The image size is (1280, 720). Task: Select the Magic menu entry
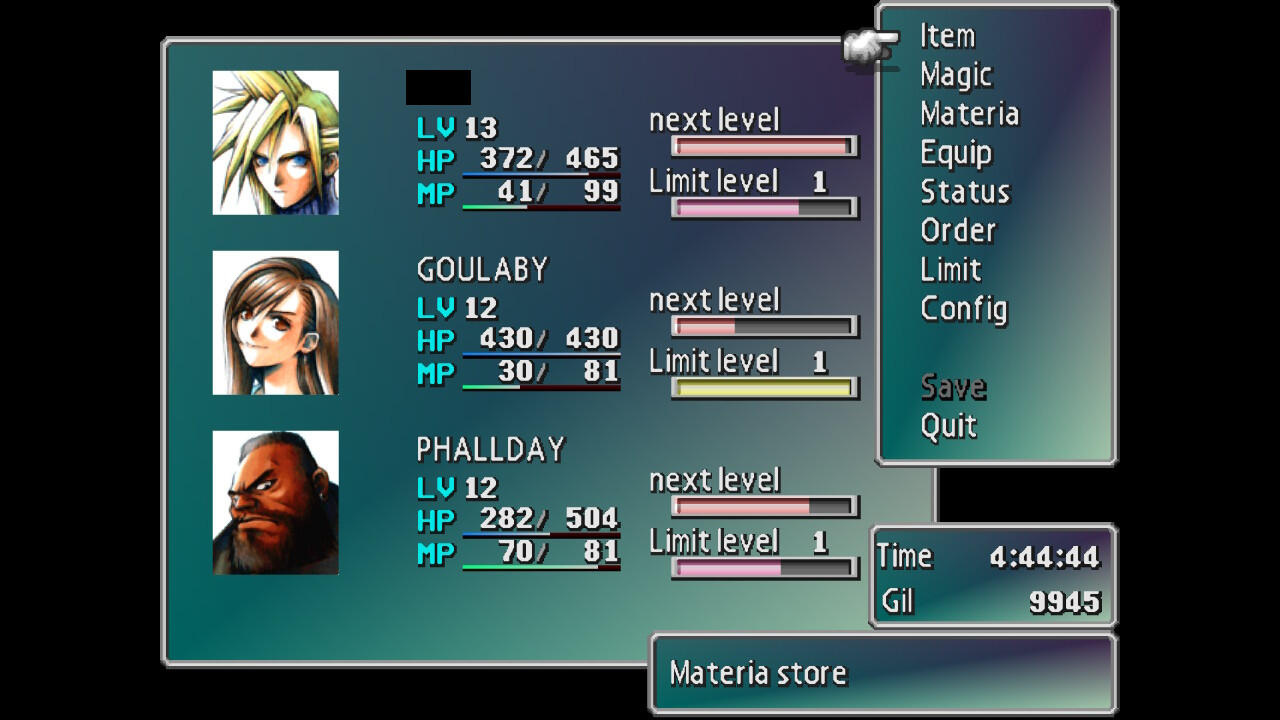click(x=956, y=75)
